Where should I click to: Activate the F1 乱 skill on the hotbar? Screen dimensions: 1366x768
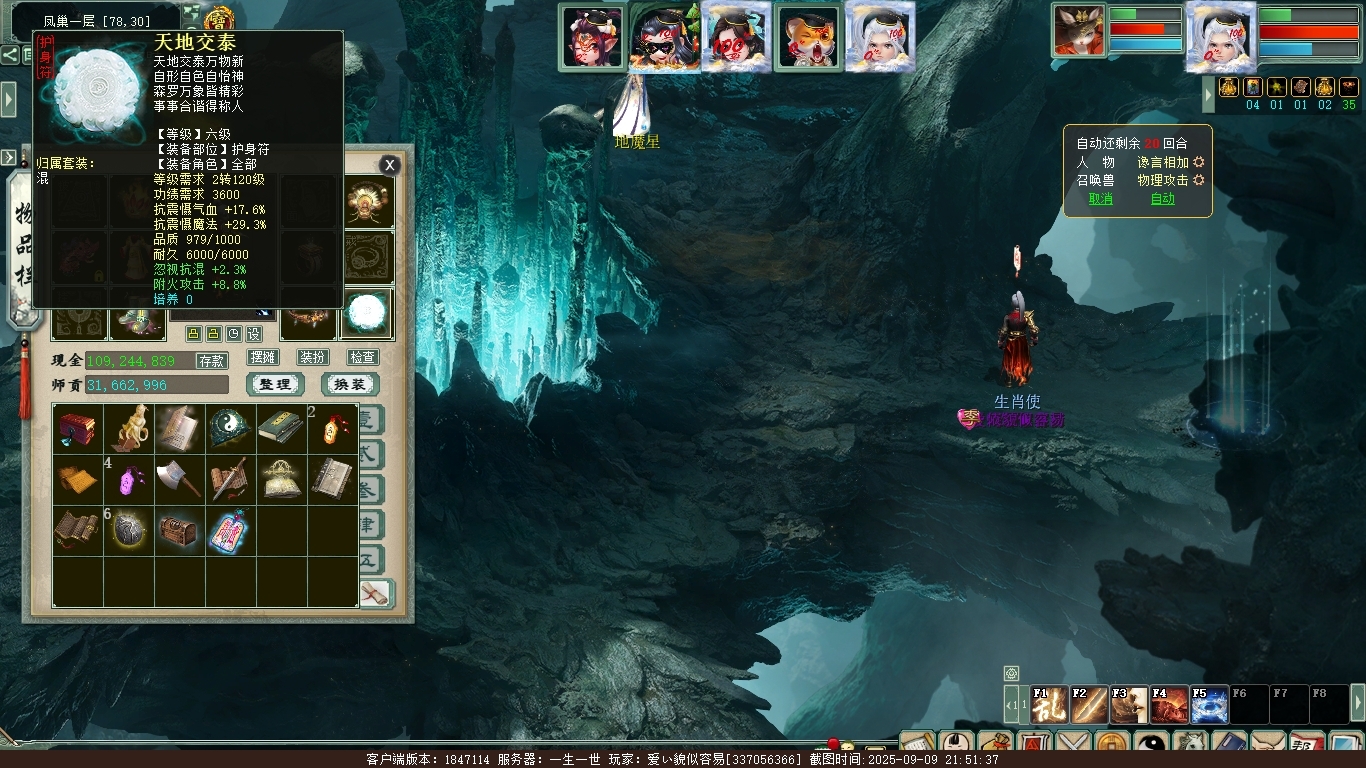(1049, 705)
